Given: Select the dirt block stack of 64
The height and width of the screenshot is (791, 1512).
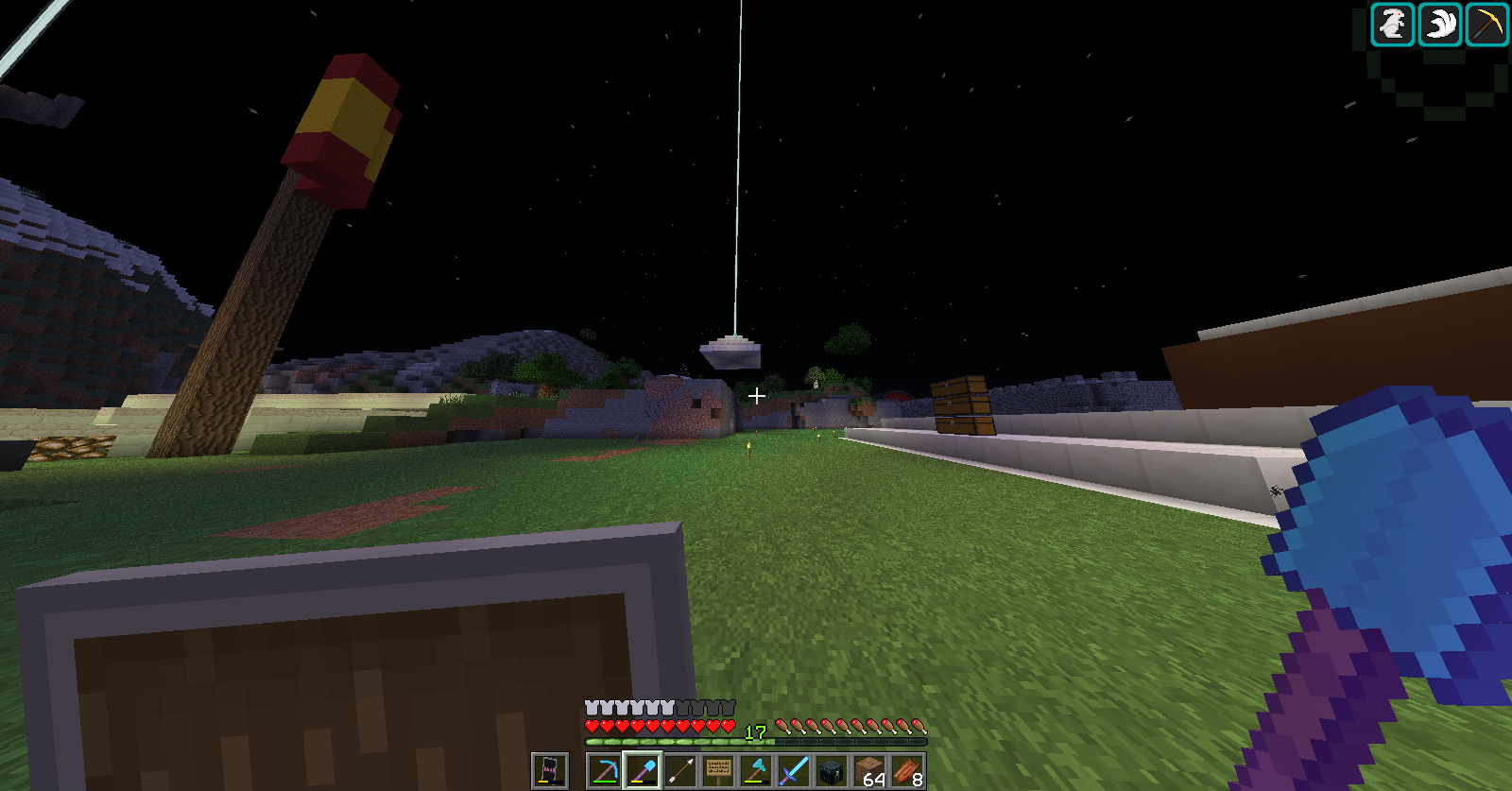Looking at the screenshot, I should [869, 771].
